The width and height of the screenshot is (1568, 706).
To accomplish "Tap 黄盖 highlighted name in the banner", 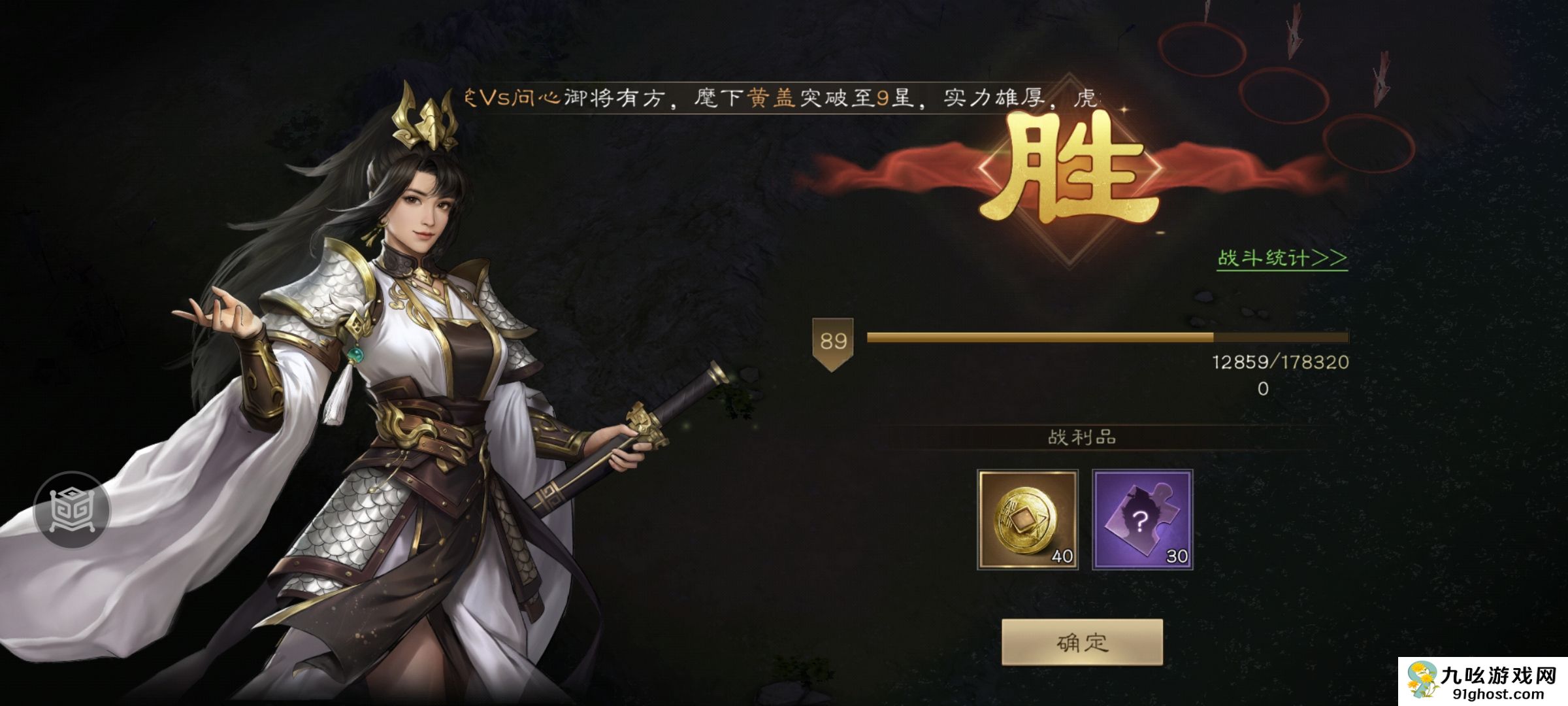I will (x=774, y=99).
